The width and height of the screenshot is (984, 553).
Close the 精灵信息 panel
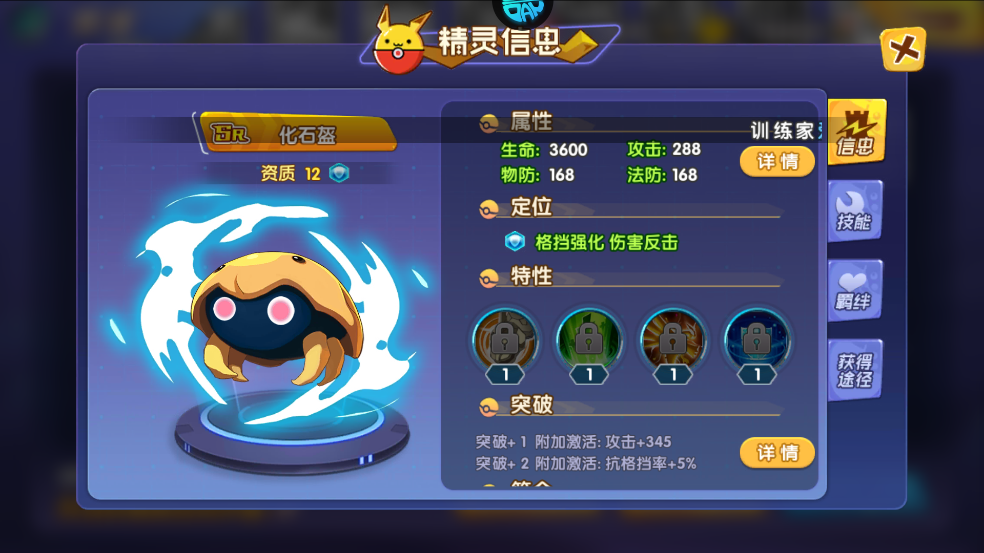pyautogui.click(x=902, y=49)
